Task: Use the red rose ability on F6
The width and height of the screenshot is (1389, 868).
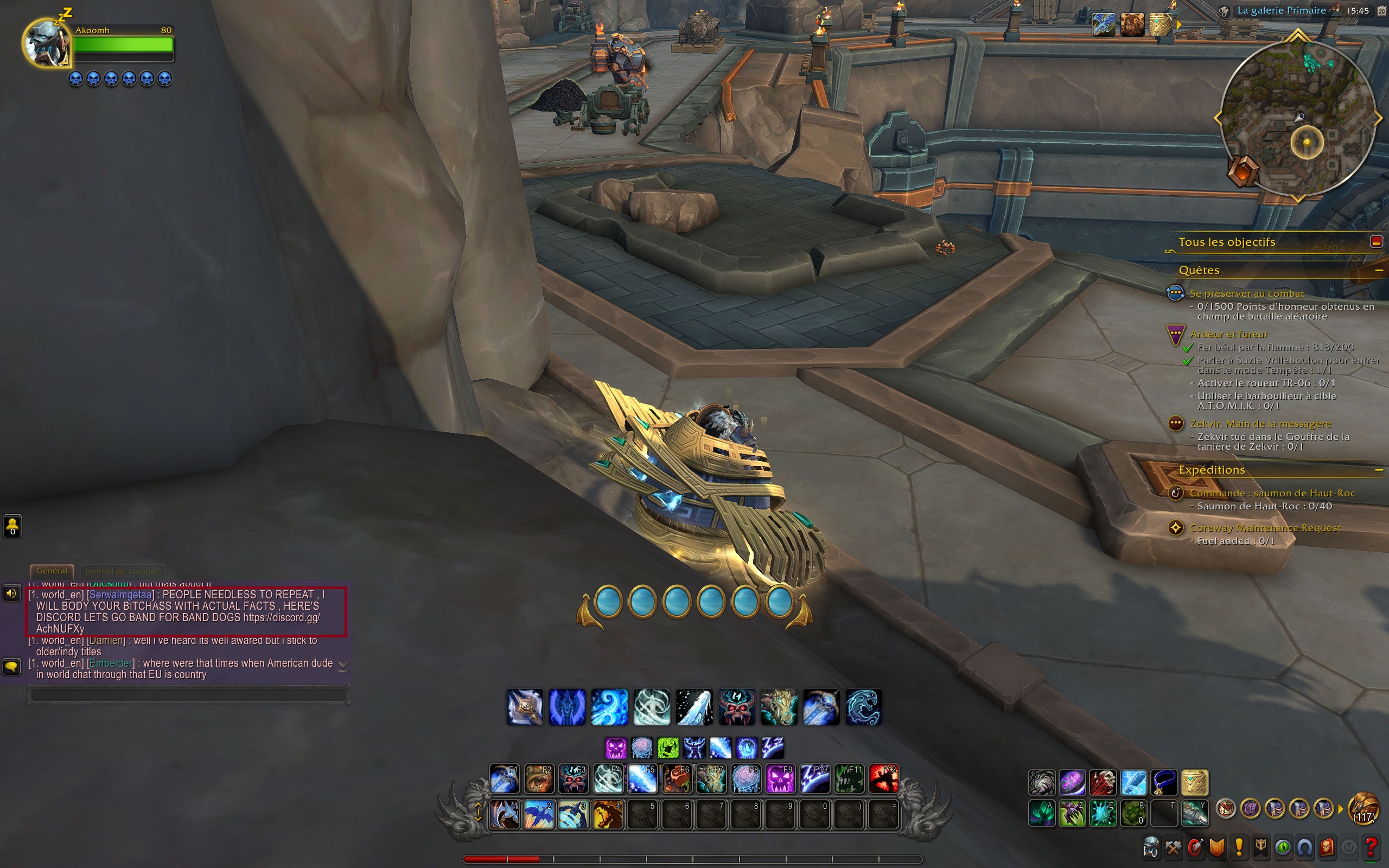Action: (677, 779)
